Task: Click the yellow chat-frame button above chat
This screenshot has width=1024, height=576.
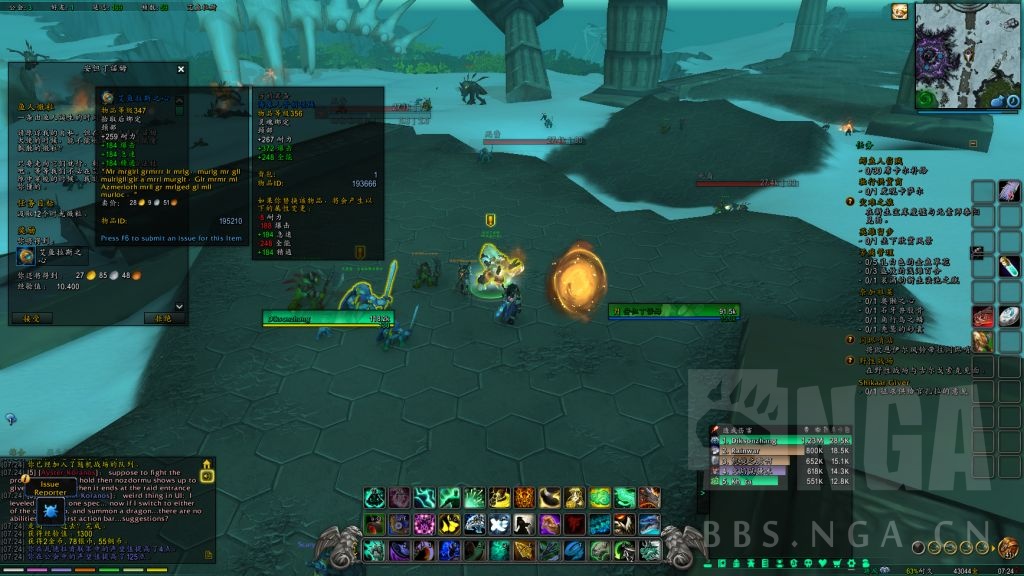Action: click(207, 466)
